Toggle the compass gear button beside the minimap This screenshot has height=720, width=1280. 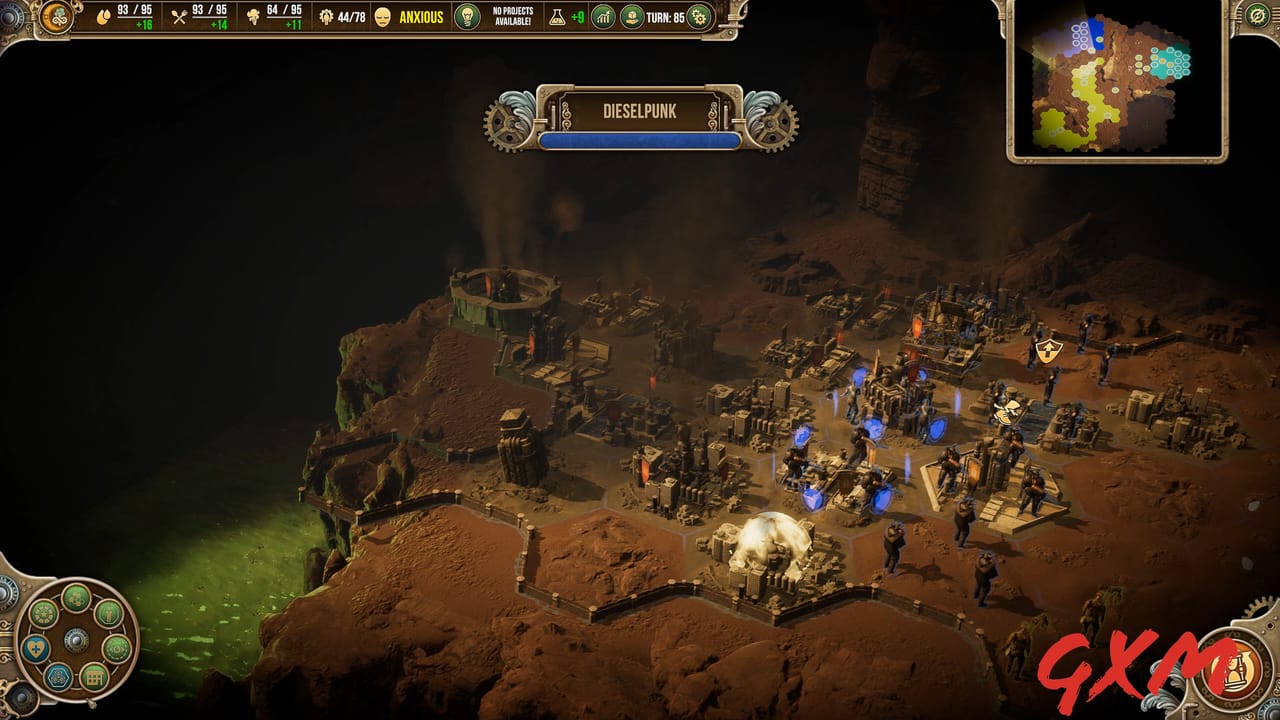[x=1257, y=16]
